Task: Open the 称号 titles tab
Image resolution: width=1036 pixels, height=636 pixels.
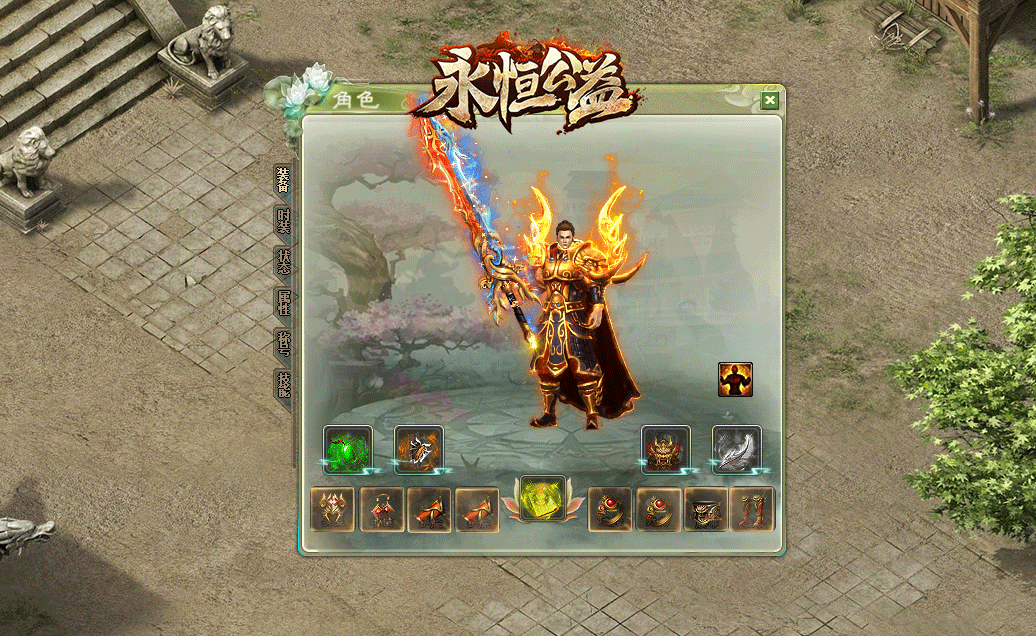Action: click(284, 343)
